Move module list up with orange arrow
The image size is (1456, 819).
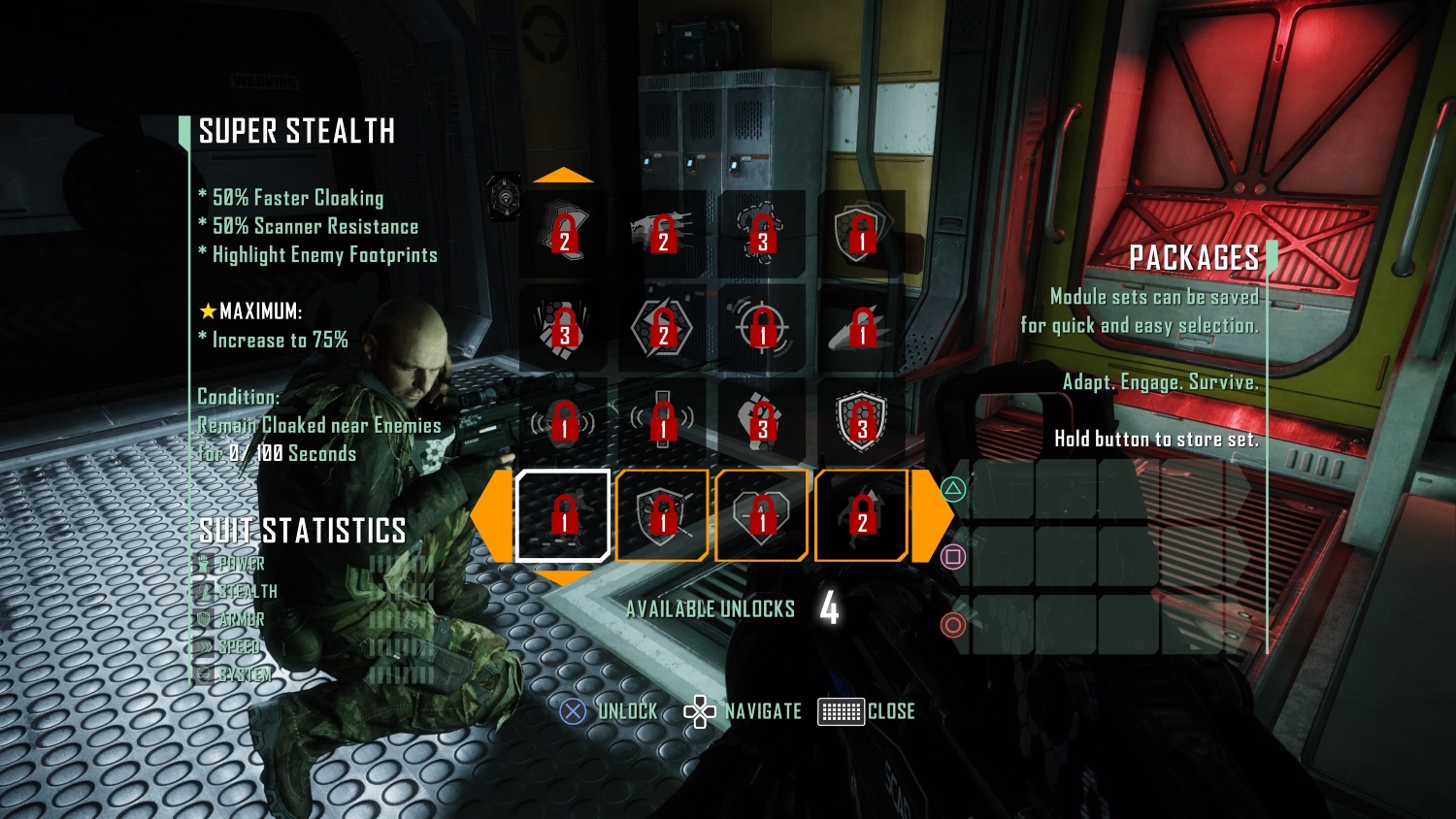pos(563,176)
